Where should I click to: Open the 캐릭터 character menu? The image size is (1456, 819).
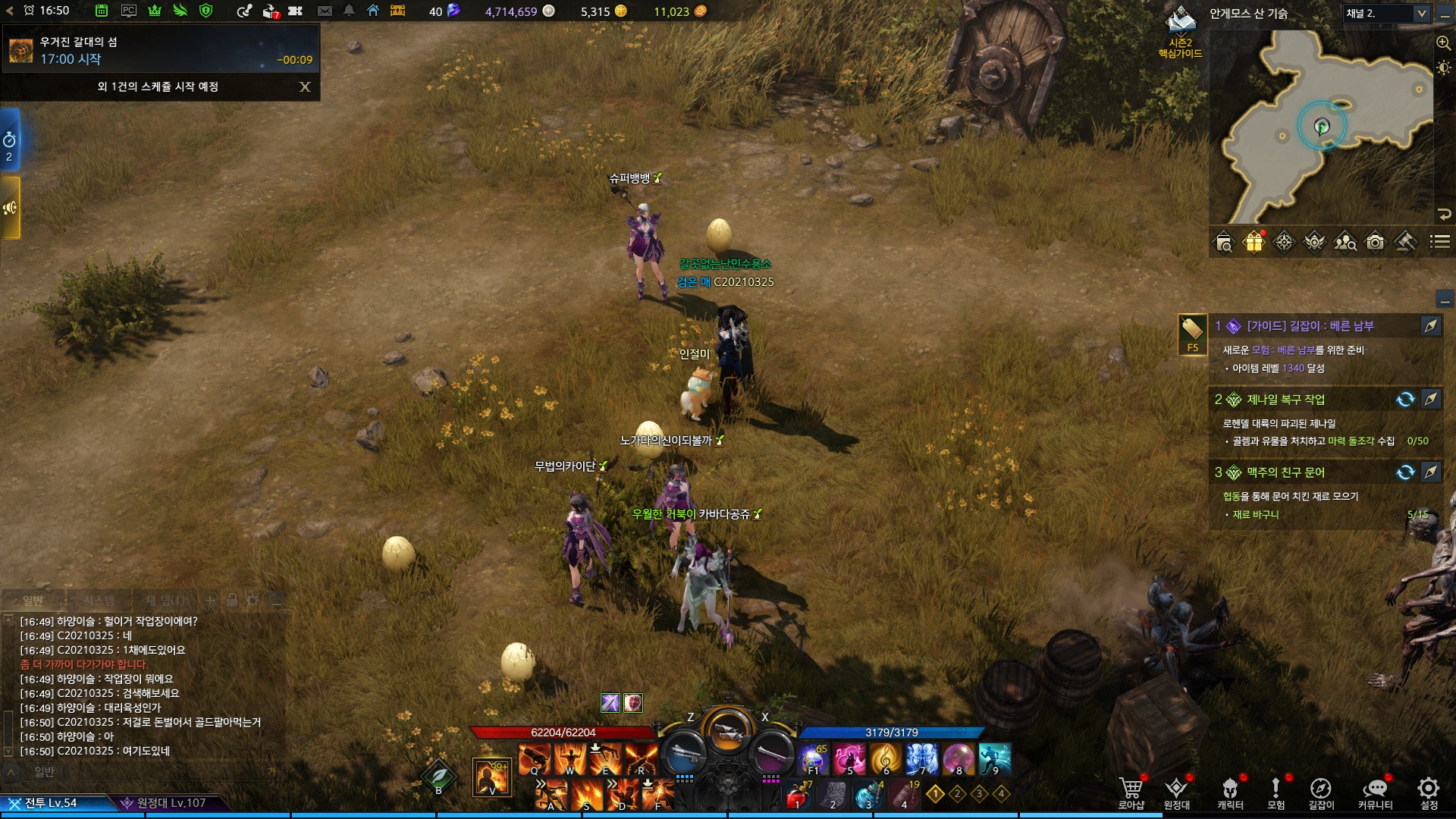[1230, 792]
